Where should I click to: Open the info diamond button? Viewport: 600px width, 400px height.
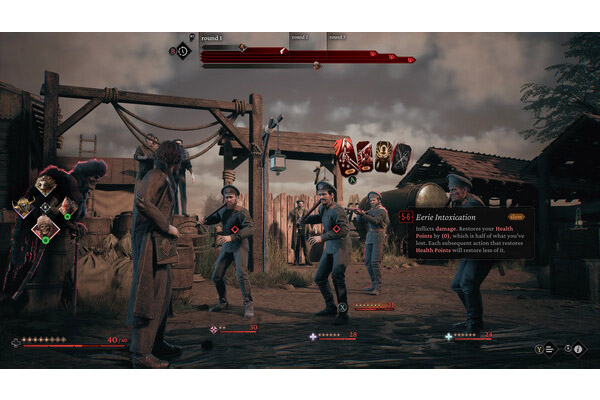coord(578,349)
